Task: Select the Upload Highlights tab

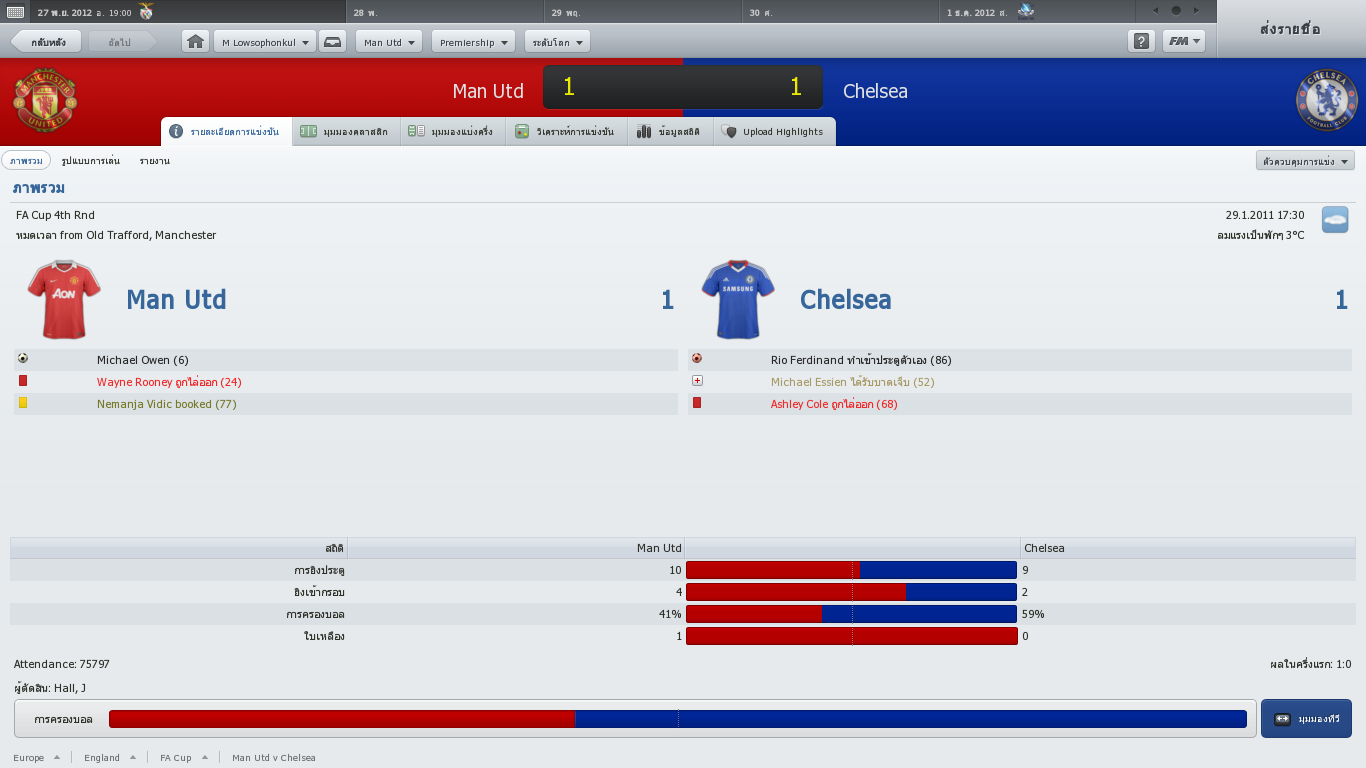Action: pyautogui.click(x=773, y=132)
